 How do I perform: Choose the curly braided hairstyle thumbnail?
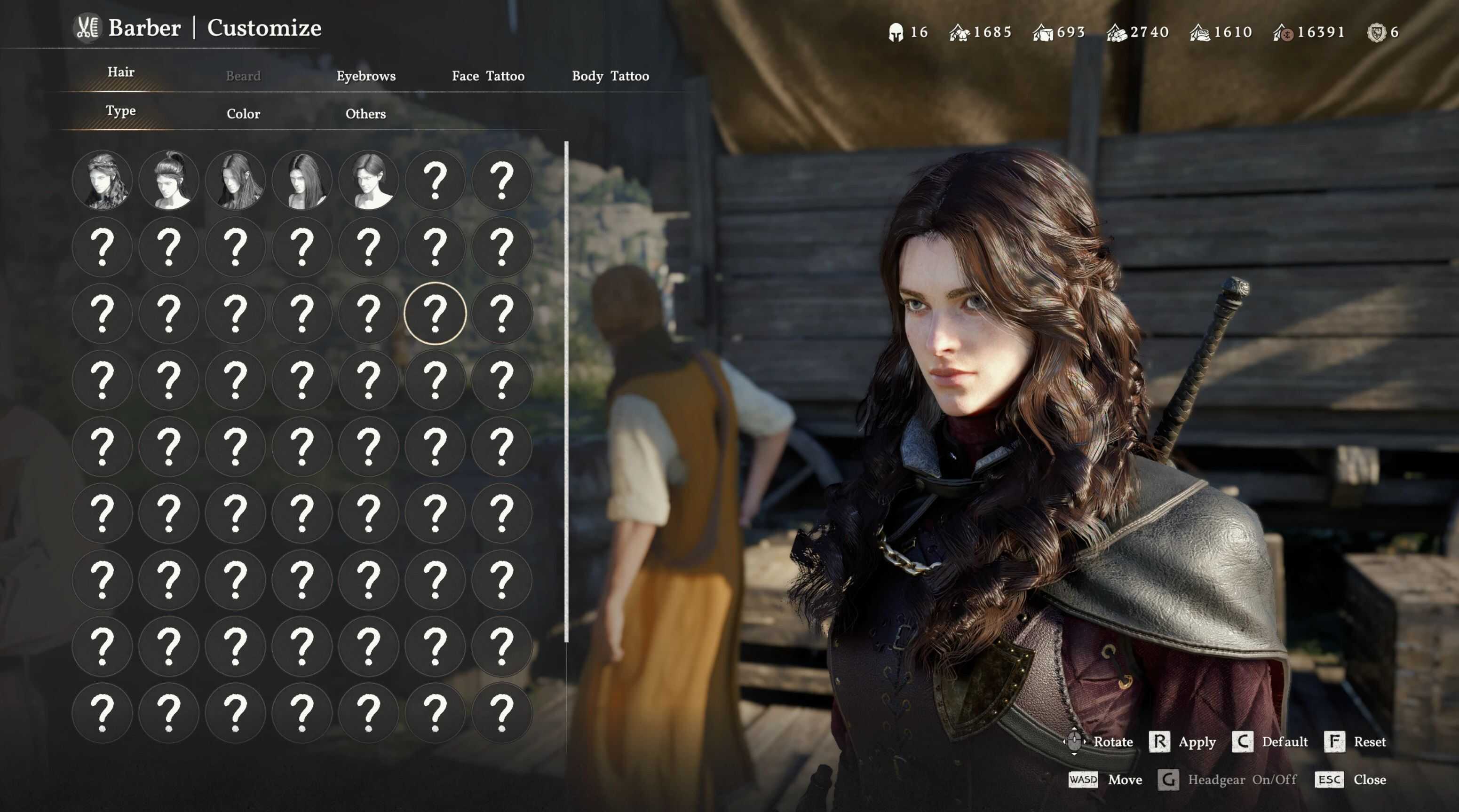coord(103,180)
